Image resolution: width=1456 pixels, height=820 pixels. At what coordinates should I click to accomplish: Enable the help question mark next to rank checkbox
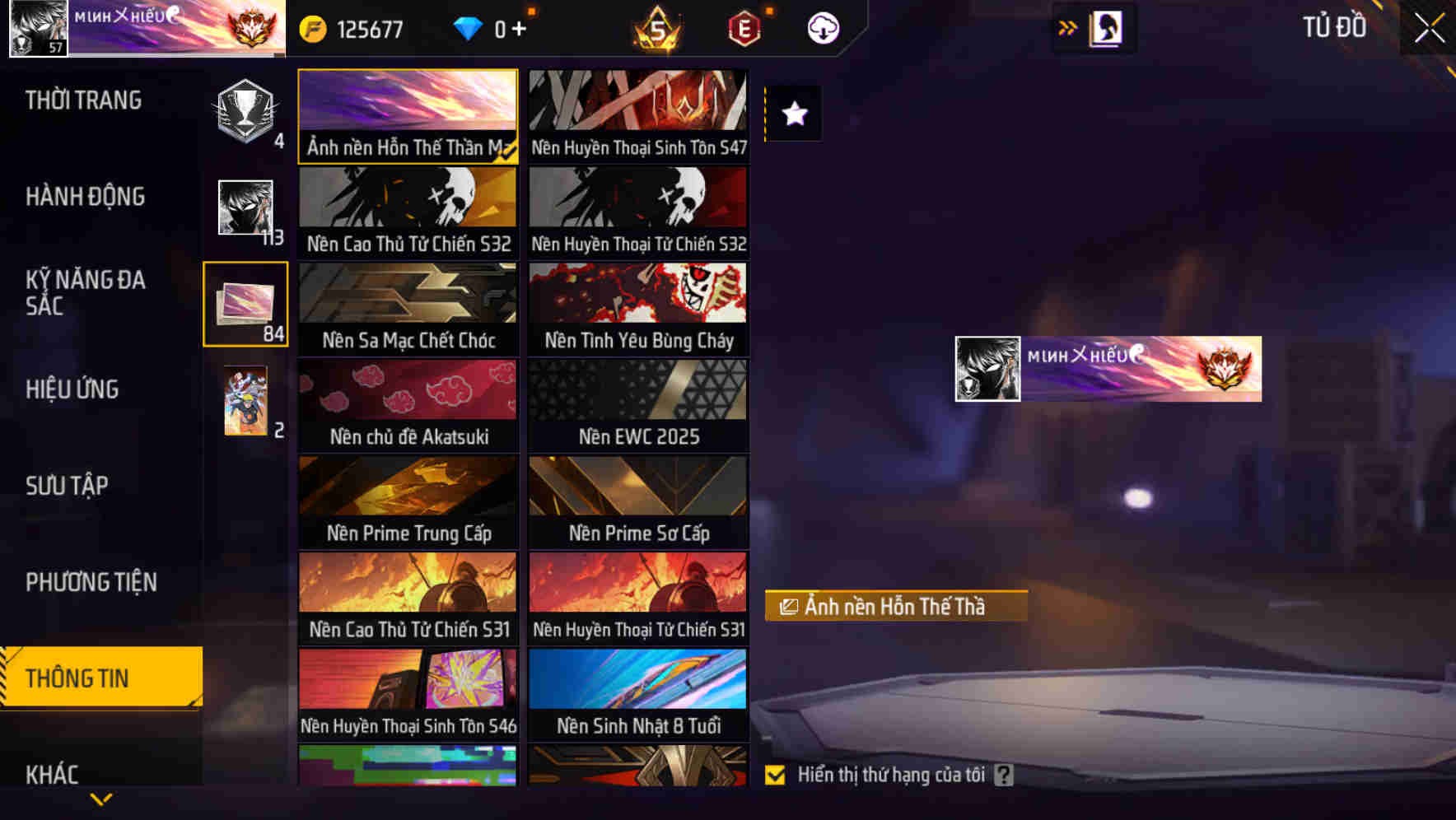[1005, 774]
